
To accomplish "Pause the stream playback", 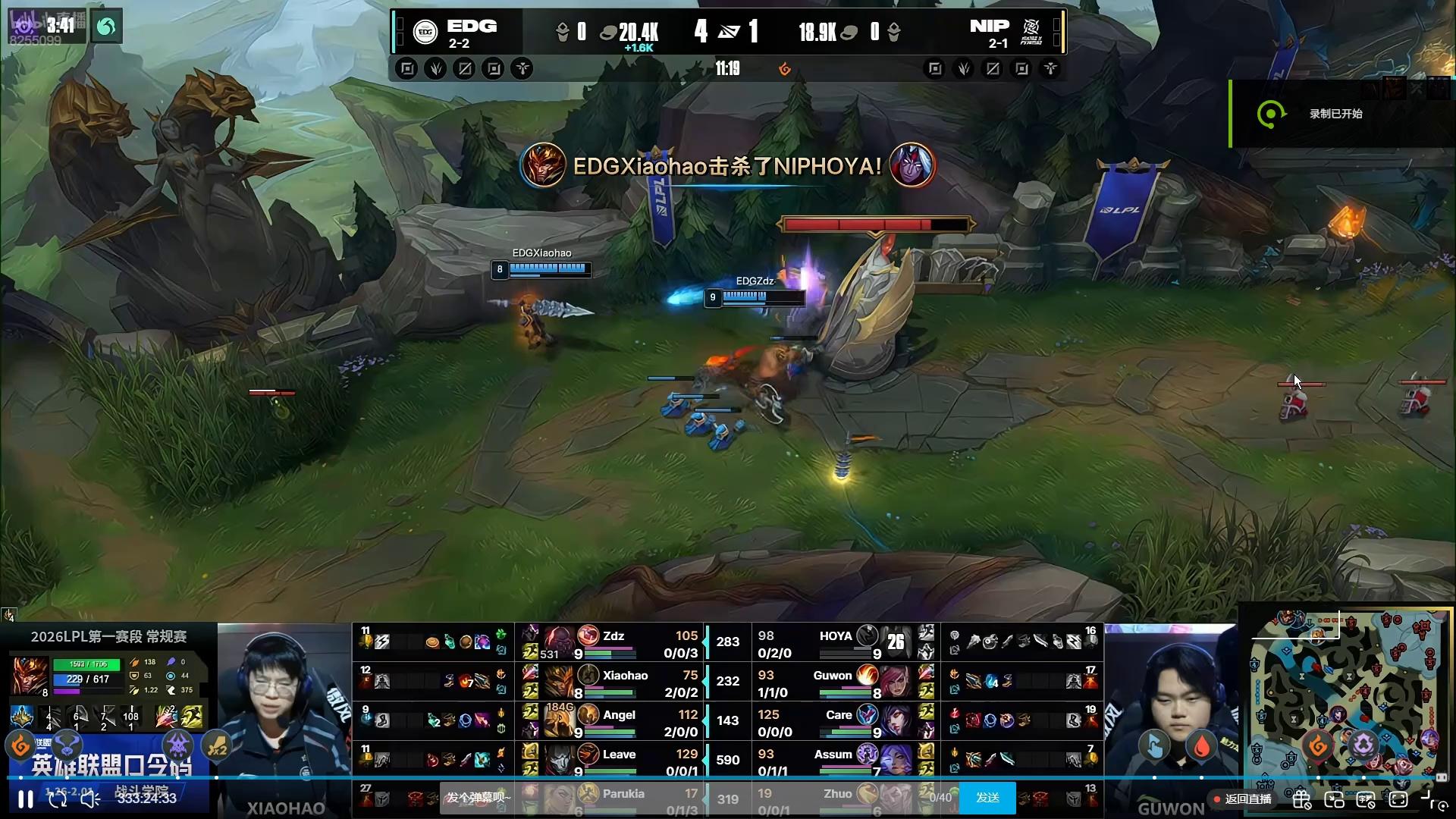I will click(25, 799).
